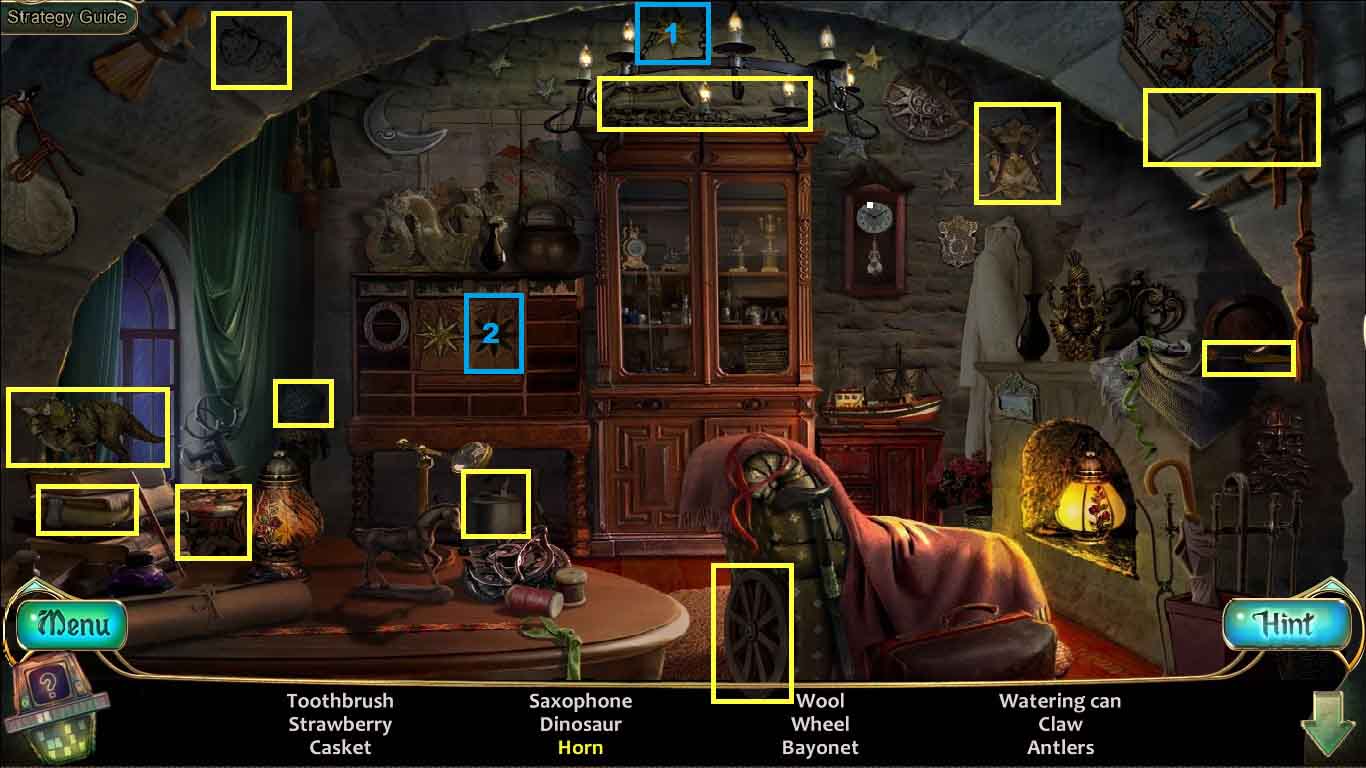
Task: Select Toothbrush in the item list
Action: click(x=340, y=701)
